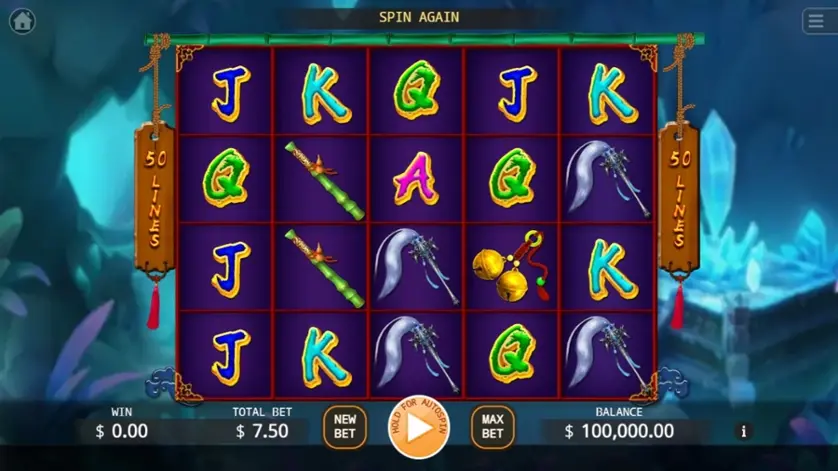
Task: Select the NEW BET button
Action: click(345, 427)
